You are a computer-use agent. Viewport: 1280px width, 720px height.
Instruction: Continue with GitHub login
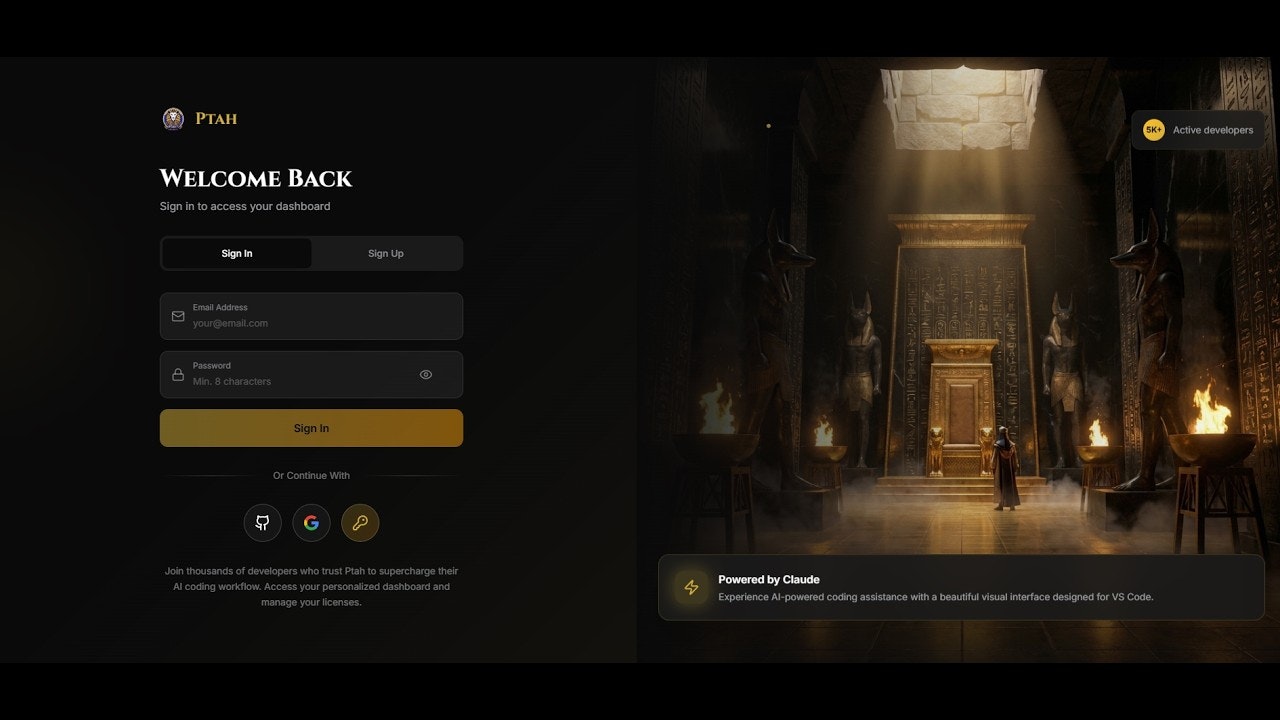click(x=263, y=522)
